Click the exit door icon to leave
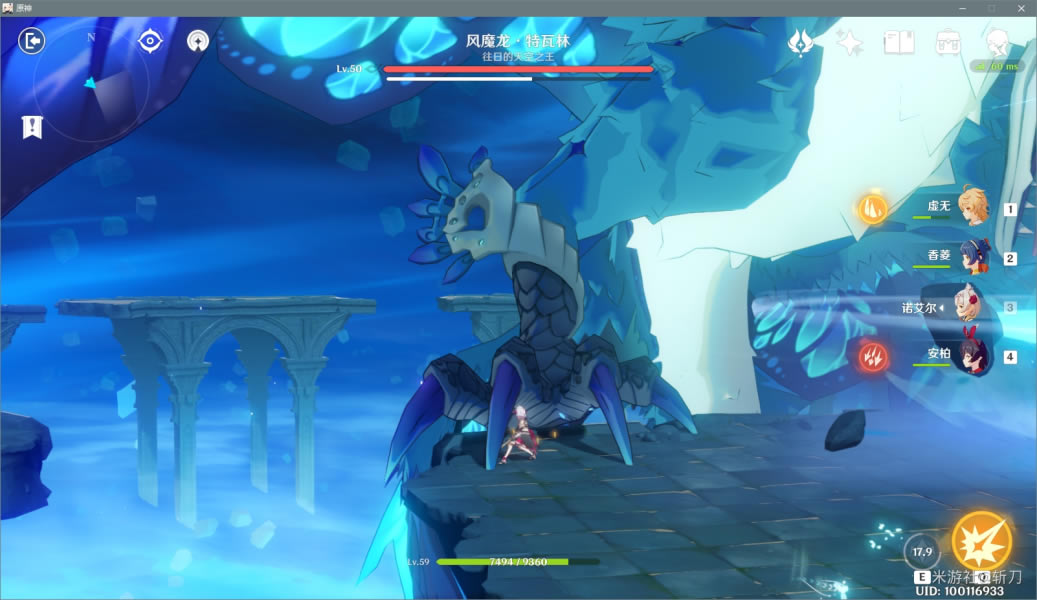 coord(32,41)
